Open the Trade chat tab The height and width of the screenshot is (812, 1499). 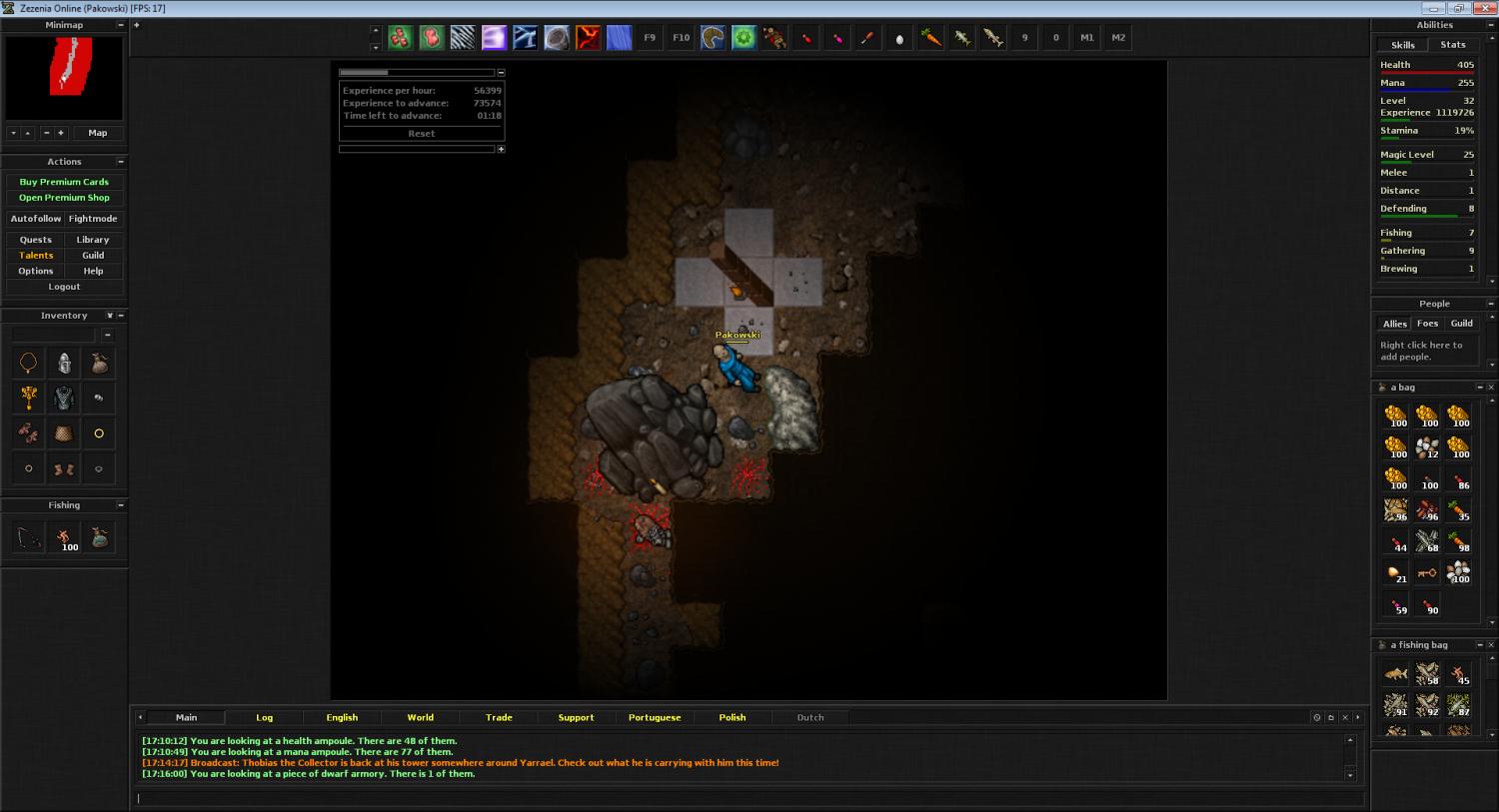499,717
